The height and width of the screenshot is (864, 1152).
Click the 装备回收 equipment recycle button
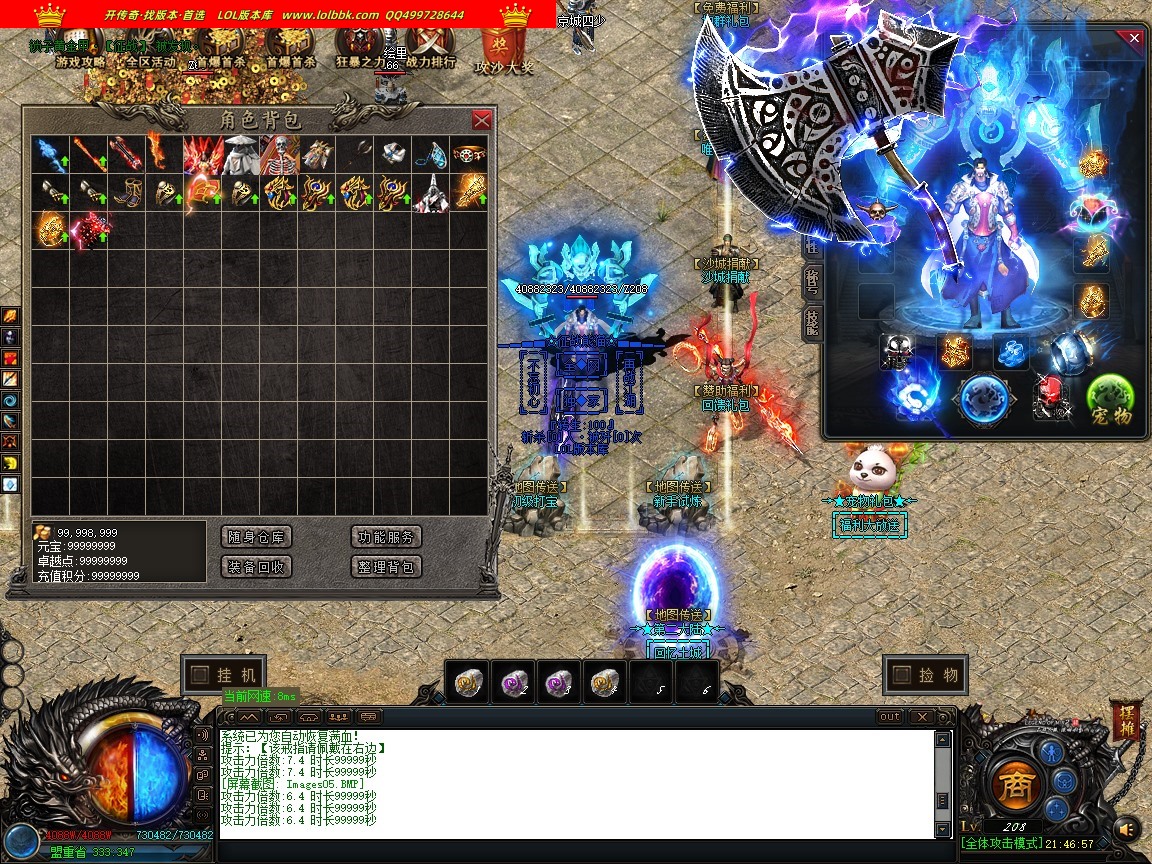pos(257,567)
